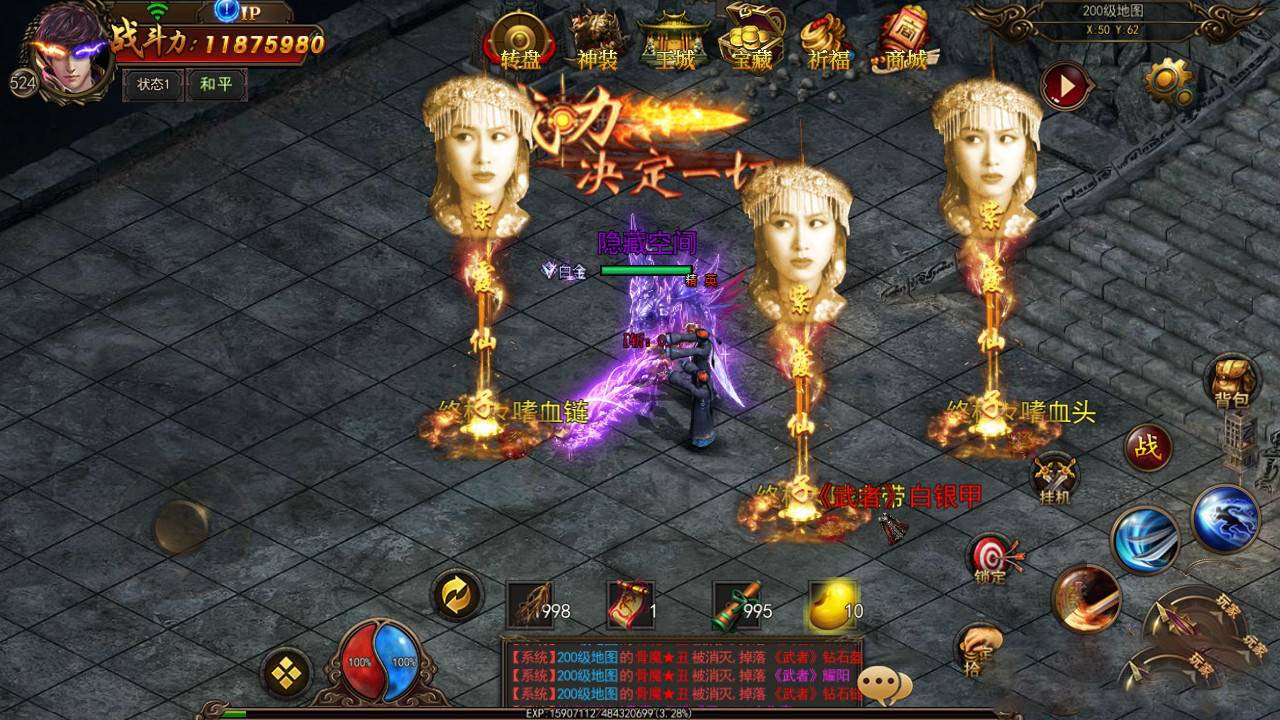Activate the red 战 battle button

pos(1148,448)
